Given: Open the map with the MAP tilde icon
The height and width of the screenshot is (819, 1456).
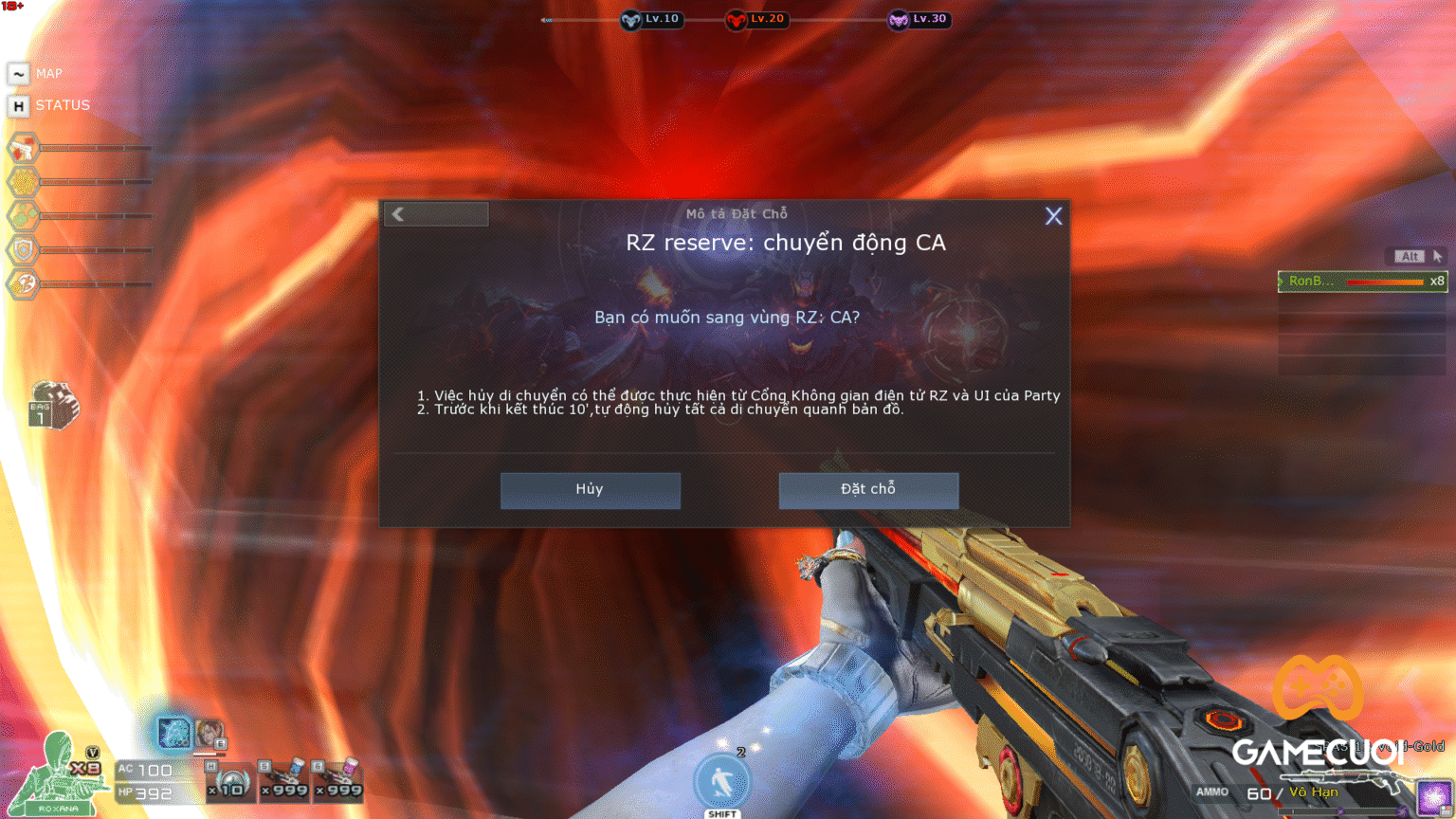Looking at the screenshot, I should click(19, 73).
